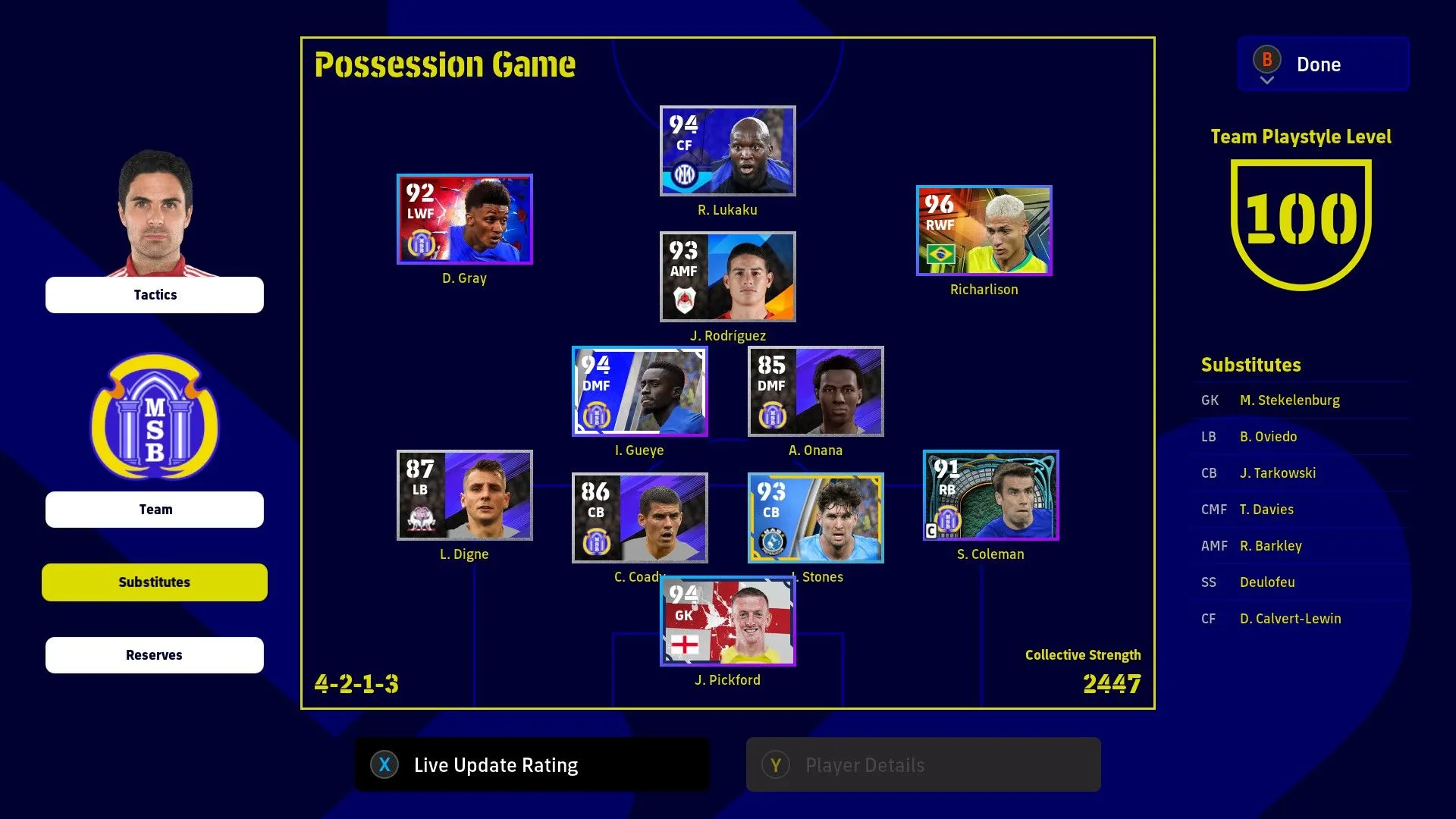This screenshot has width=1456, height=819.
Task: Select A. Onana's DMF card
Action: (x=815, y=391)
